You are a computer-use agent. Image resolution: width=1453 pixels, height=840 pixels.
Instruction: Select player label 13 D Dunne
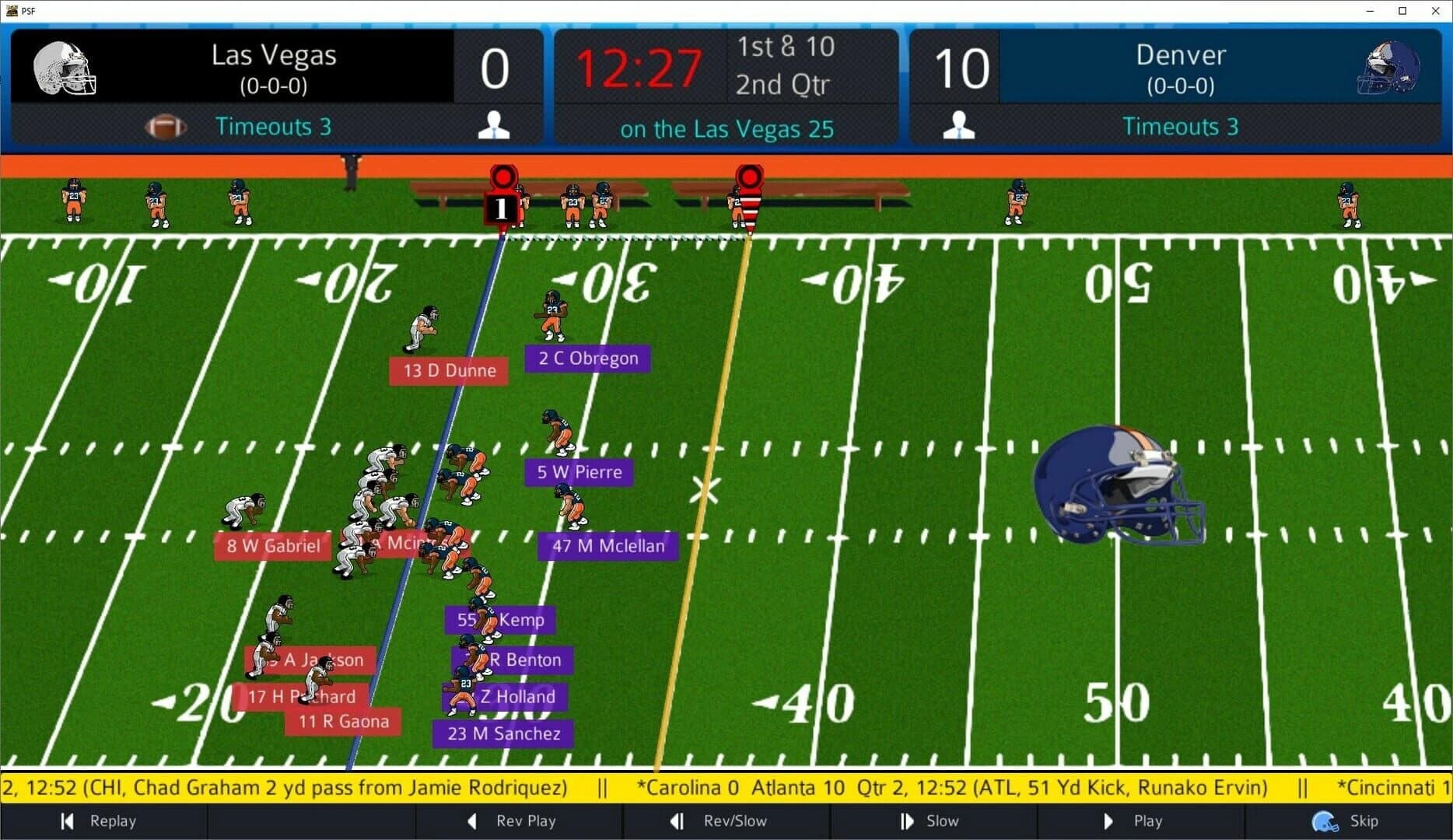click(x=448, y=371)
